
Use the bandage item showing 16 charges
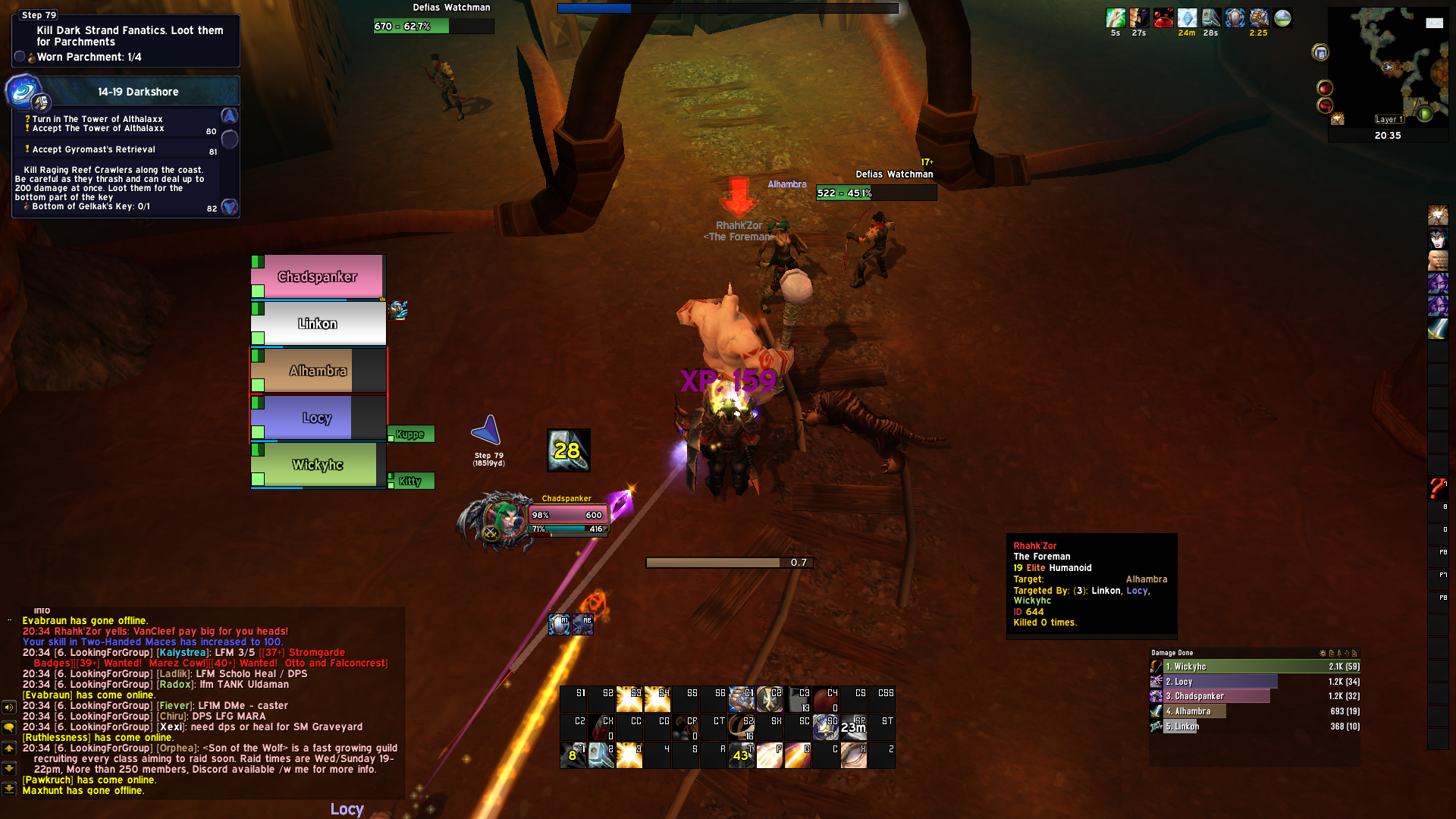pos(741,726)
